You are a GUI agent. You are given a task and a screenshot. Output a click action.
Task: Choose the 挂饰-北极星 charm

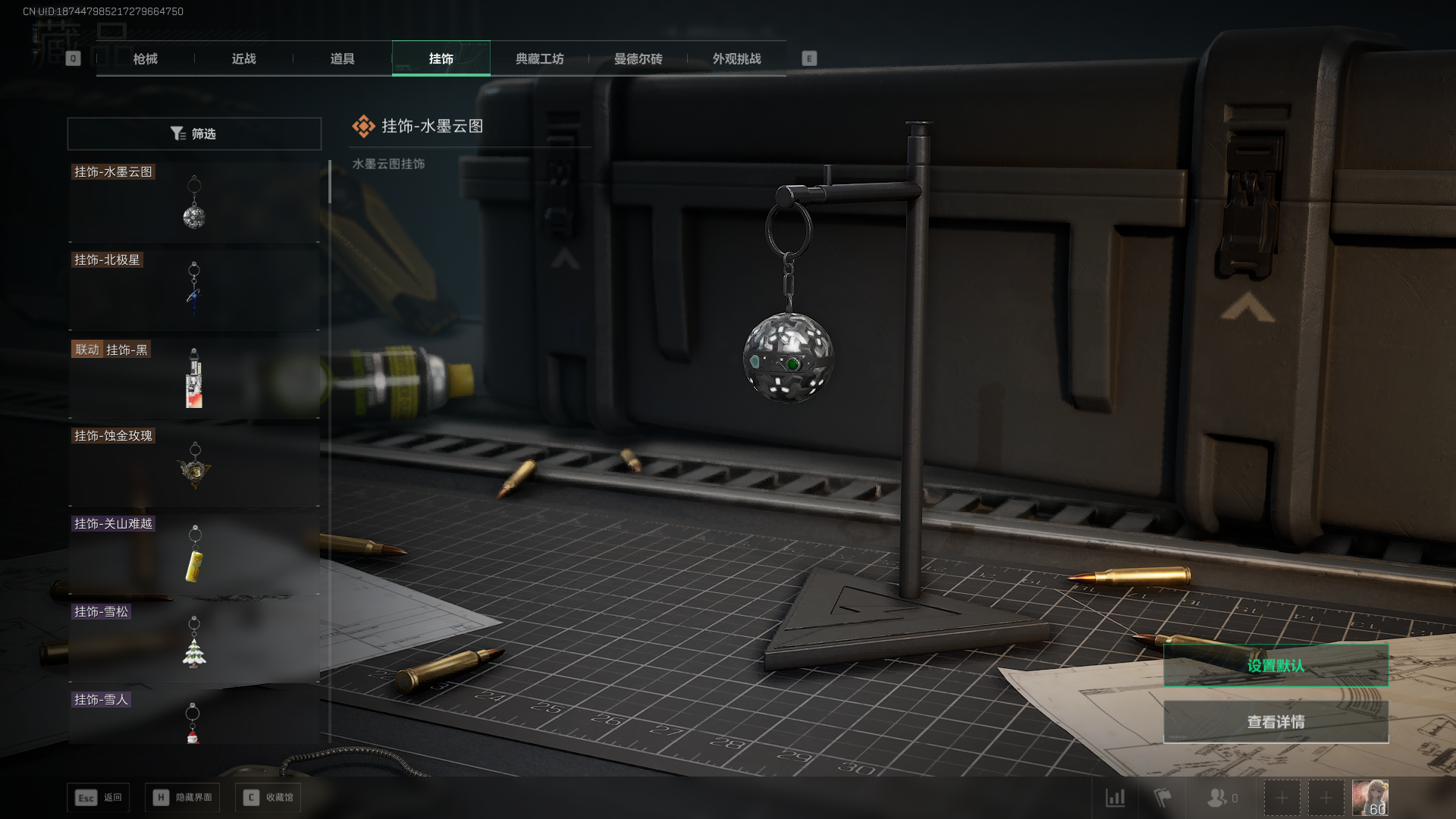[x=194, y=290]
